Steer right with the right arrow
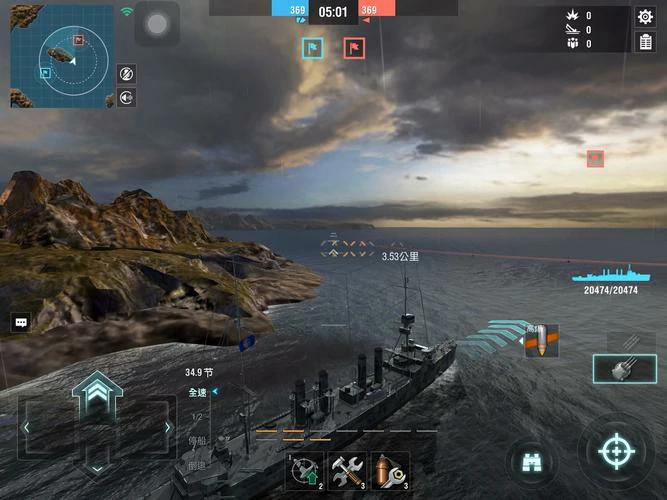The width and height of the screenshot is (667, 500). (167, 427)
